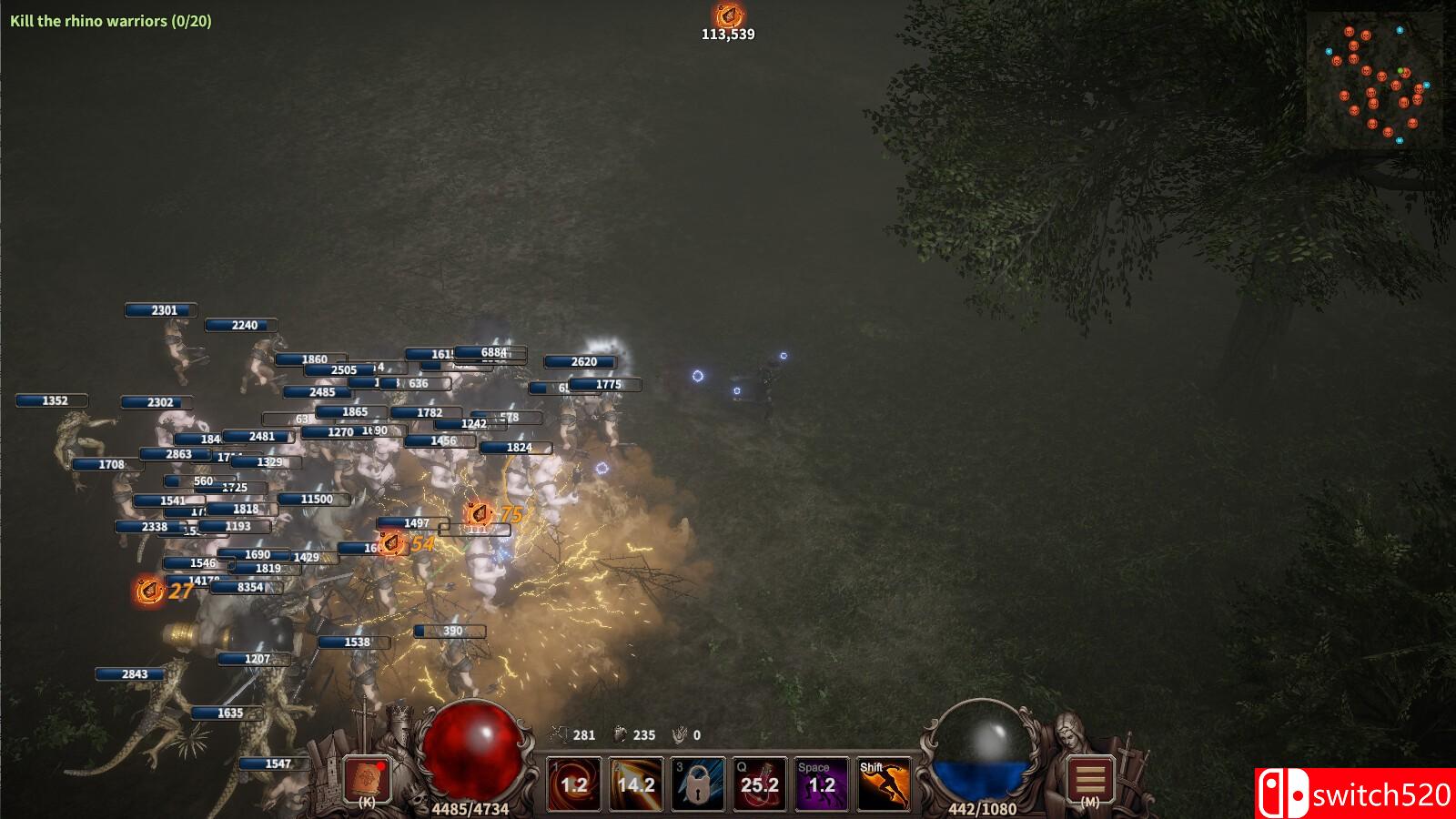Click a blue ally dot on the minimap

click(x=1400, y=29)
